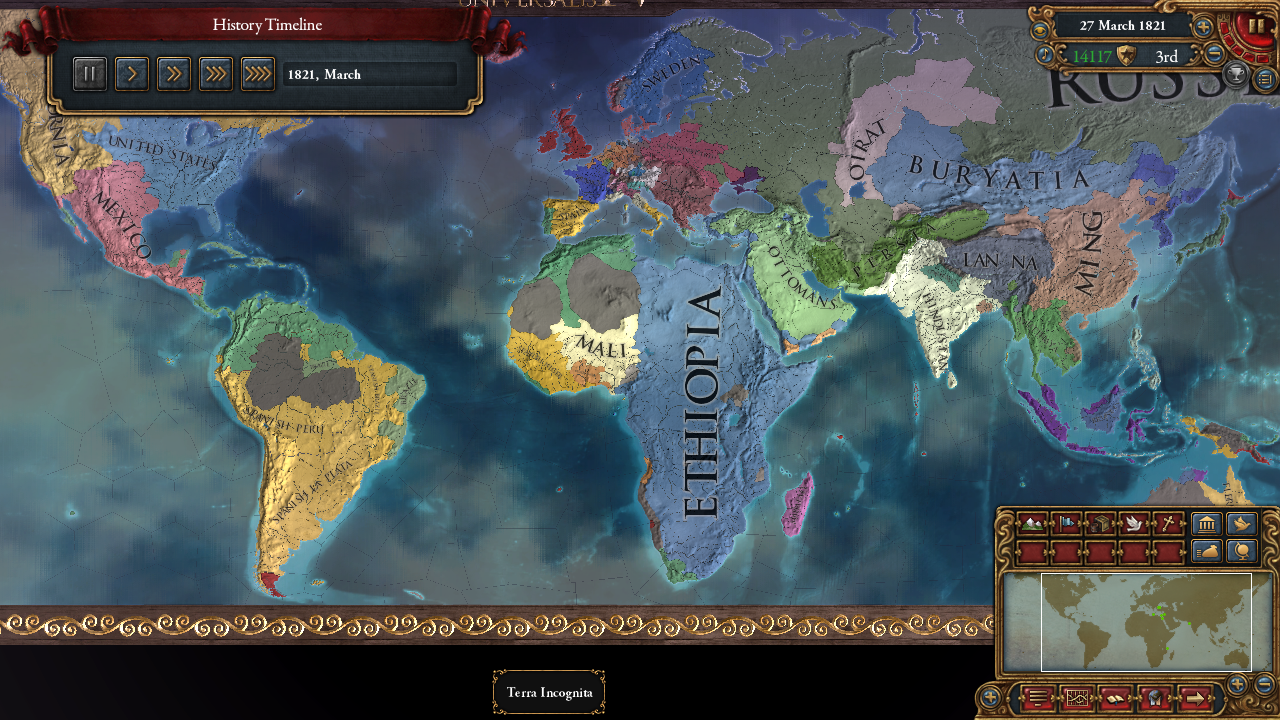
Task: Open the parliament building icon
Action: 1205,525
